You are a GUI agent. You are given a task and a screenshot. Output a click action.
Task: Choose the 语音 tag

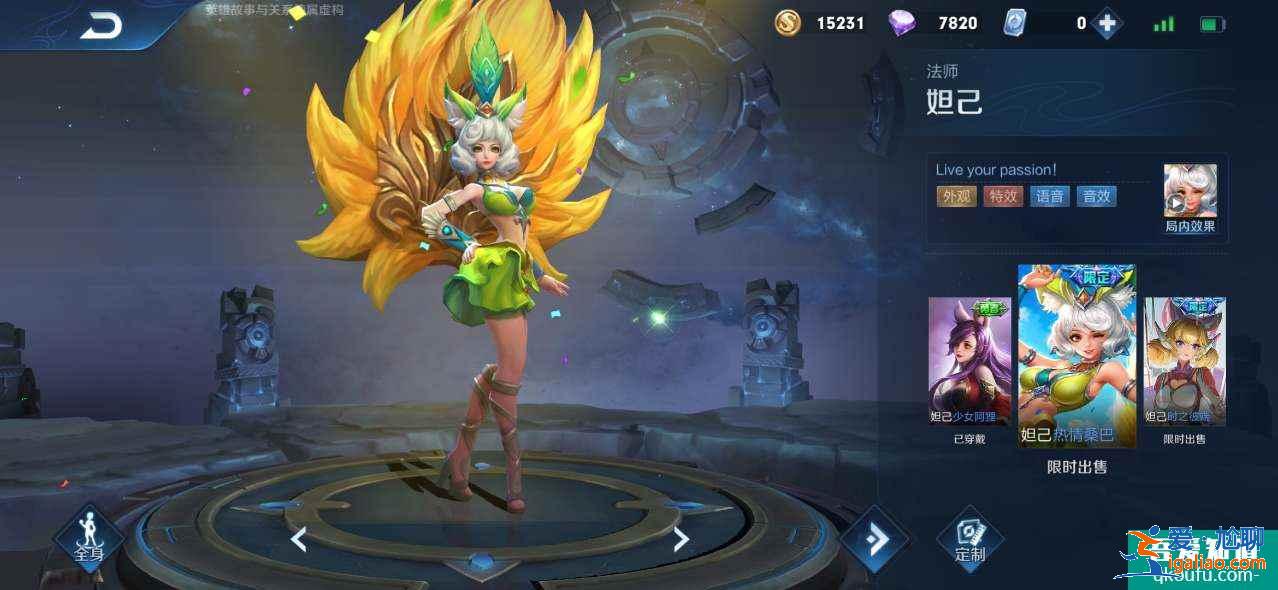1049,196
